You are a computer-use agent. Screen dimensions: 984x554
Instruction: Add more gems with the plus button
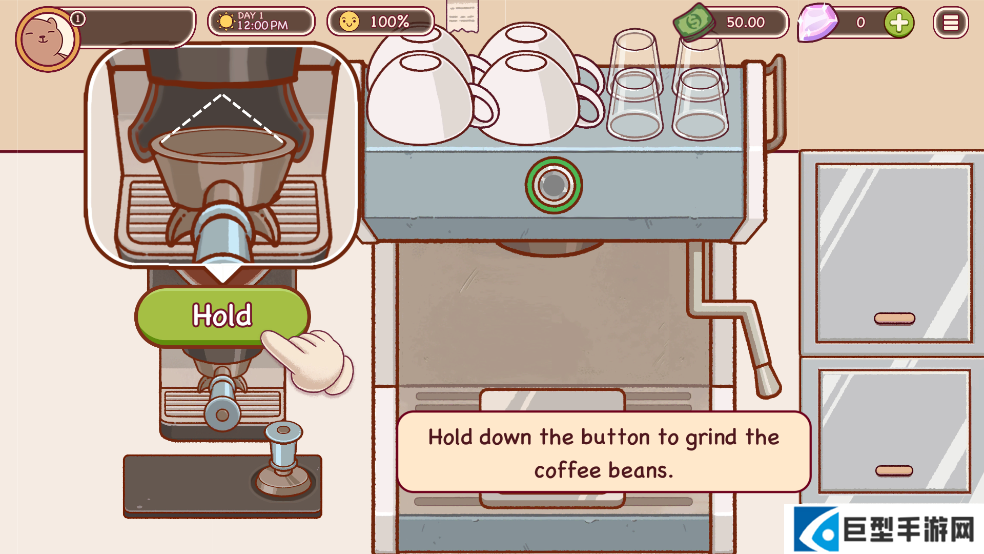tap(899, 22)
